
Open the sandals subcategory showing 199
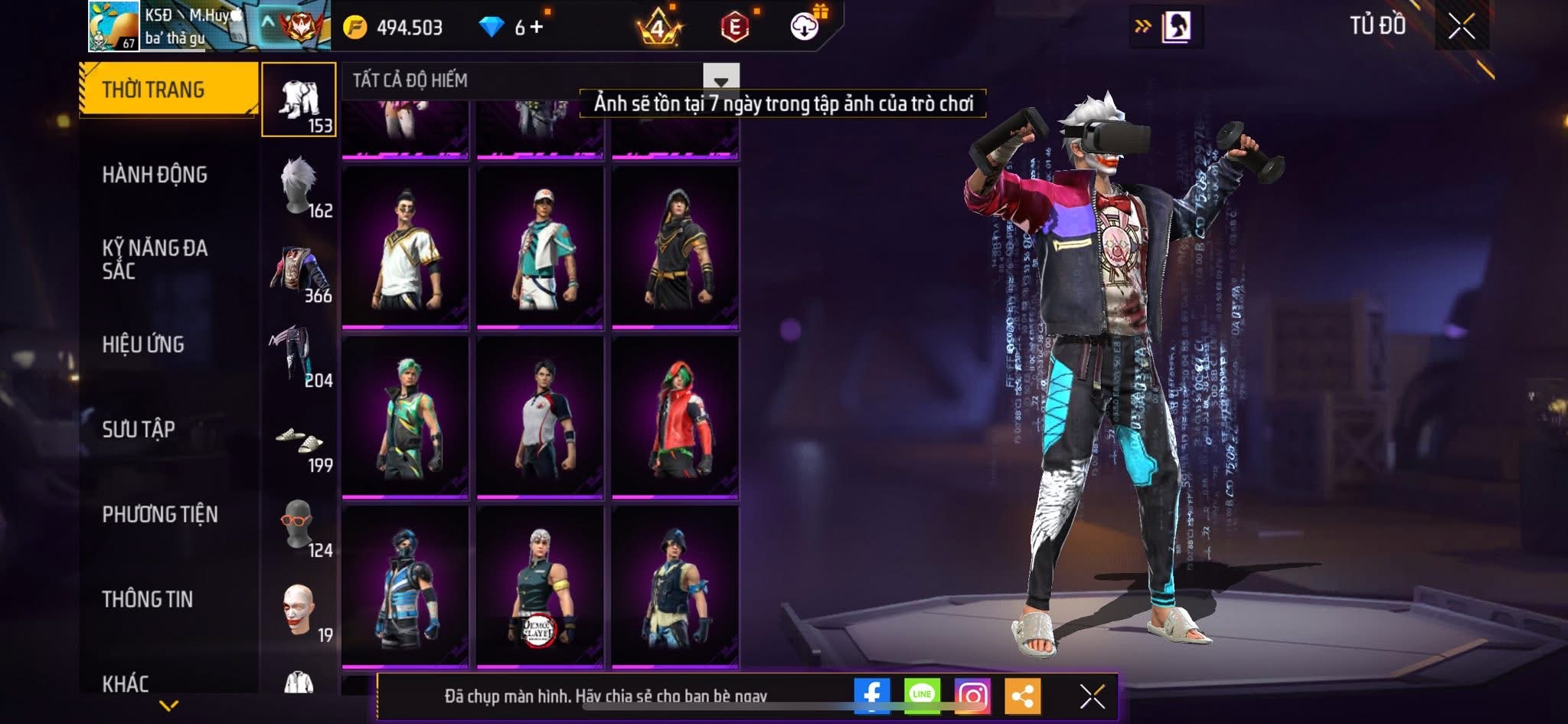point(299,442)
